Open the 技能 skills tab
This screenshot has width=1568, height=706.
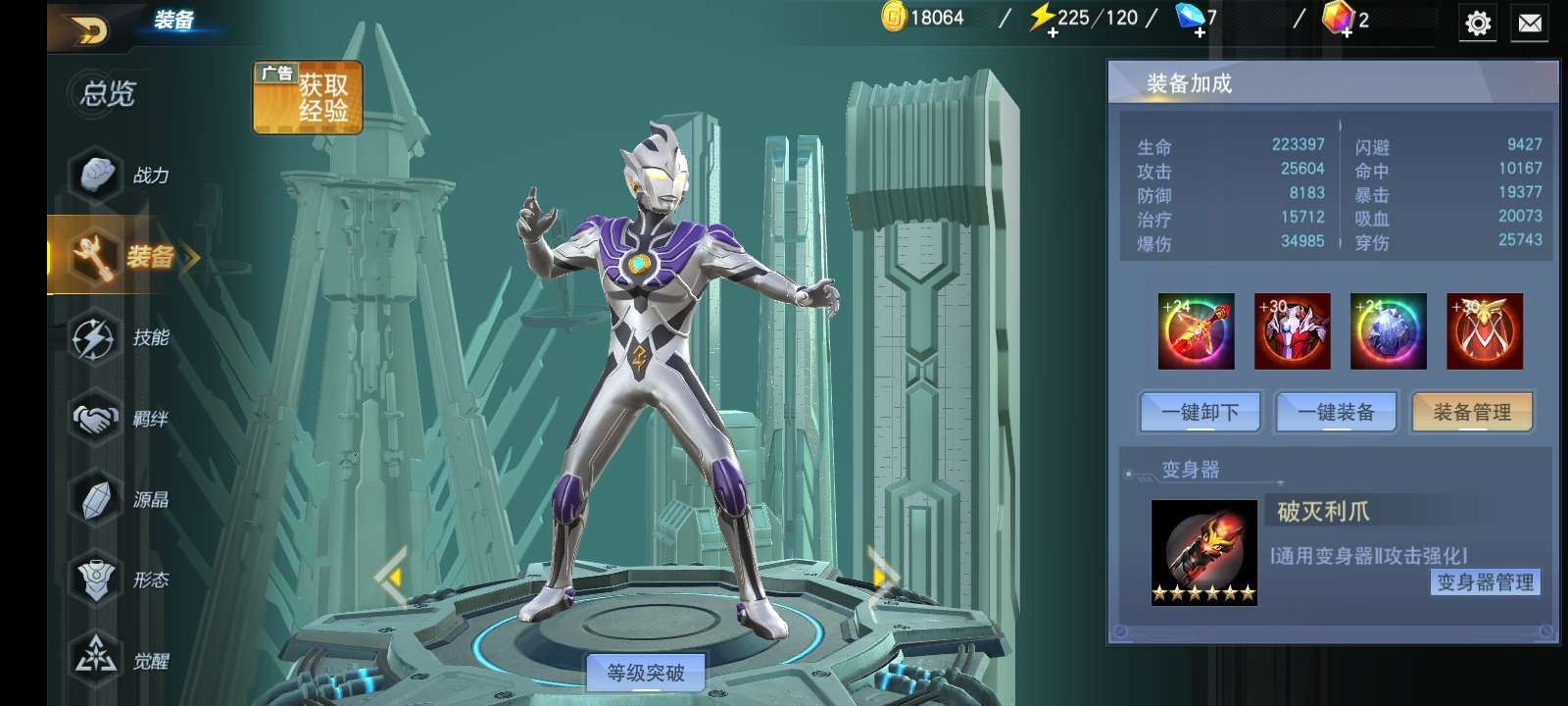(122, 337)
